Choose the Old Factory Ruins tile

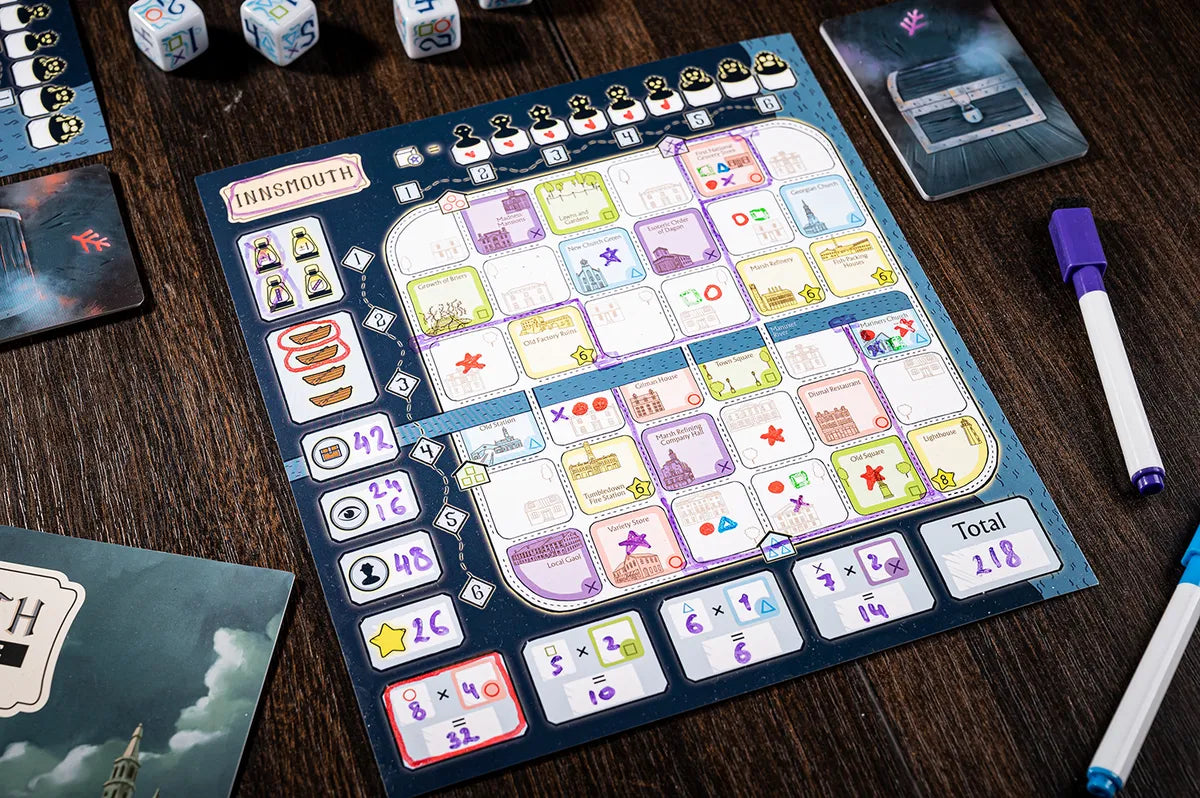point(551,342)
